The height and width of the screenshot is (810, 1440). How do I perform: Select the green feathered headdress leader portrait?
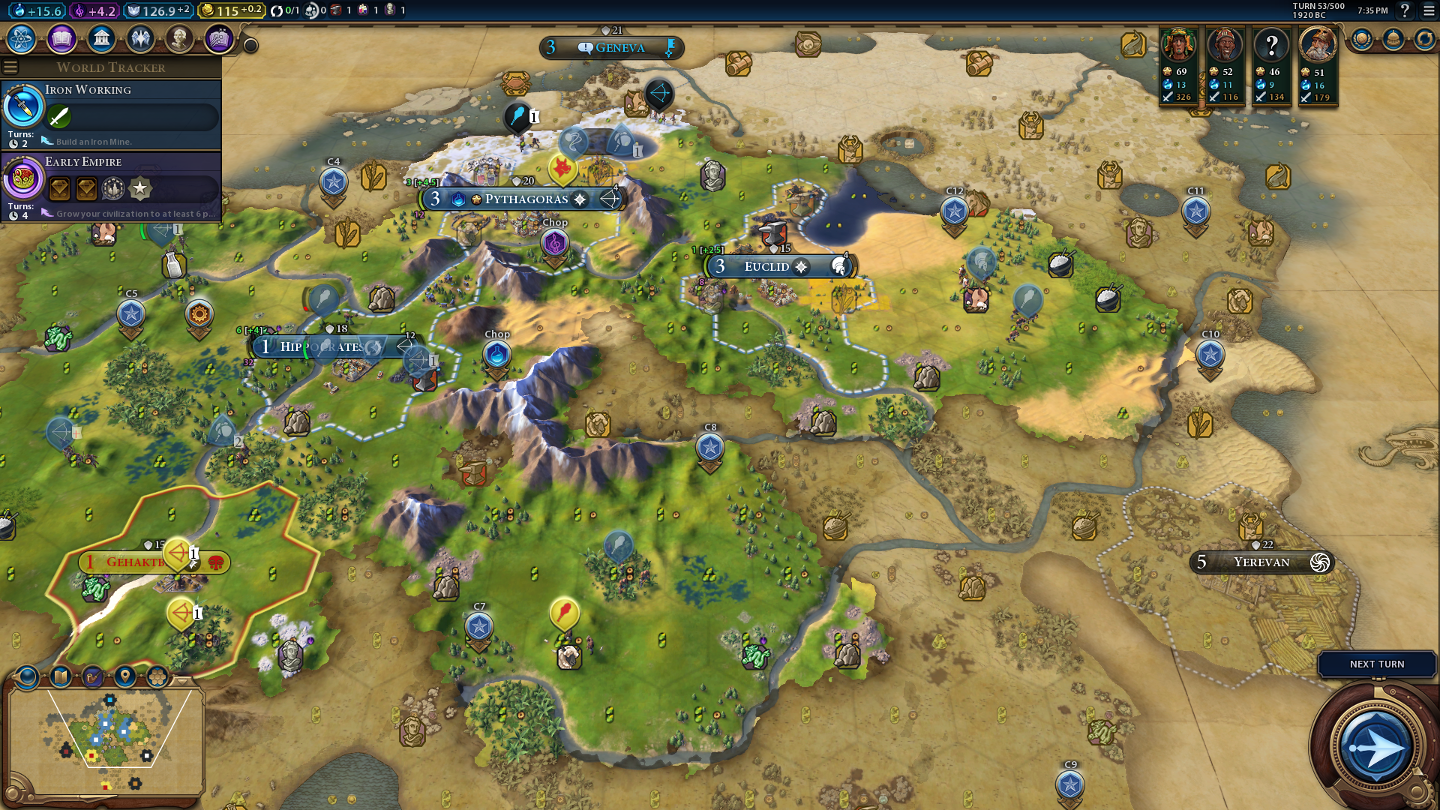[1180, 45]
